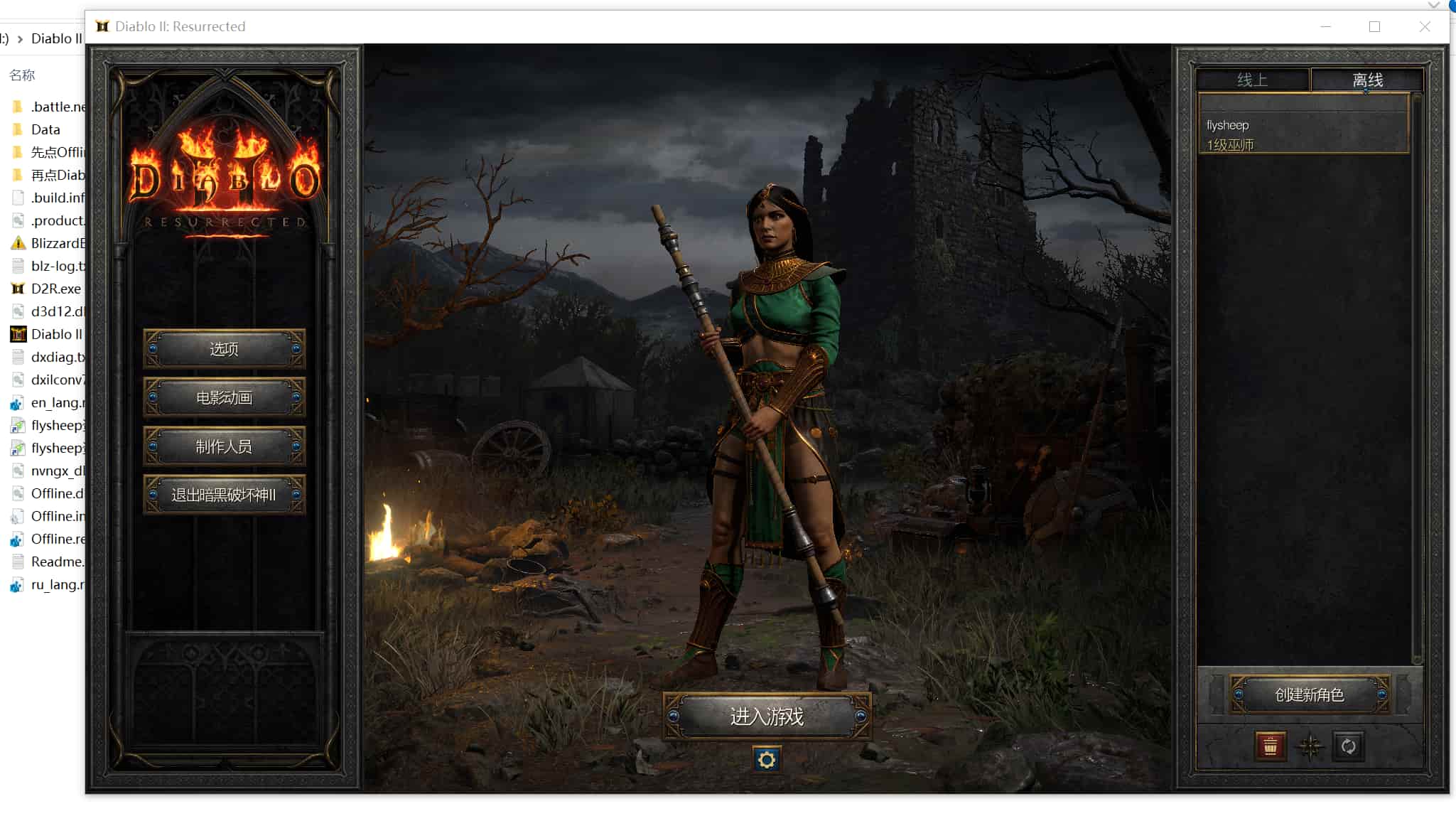
Task: Switch to the 离线 offline tab
Action: [1367, 80]
